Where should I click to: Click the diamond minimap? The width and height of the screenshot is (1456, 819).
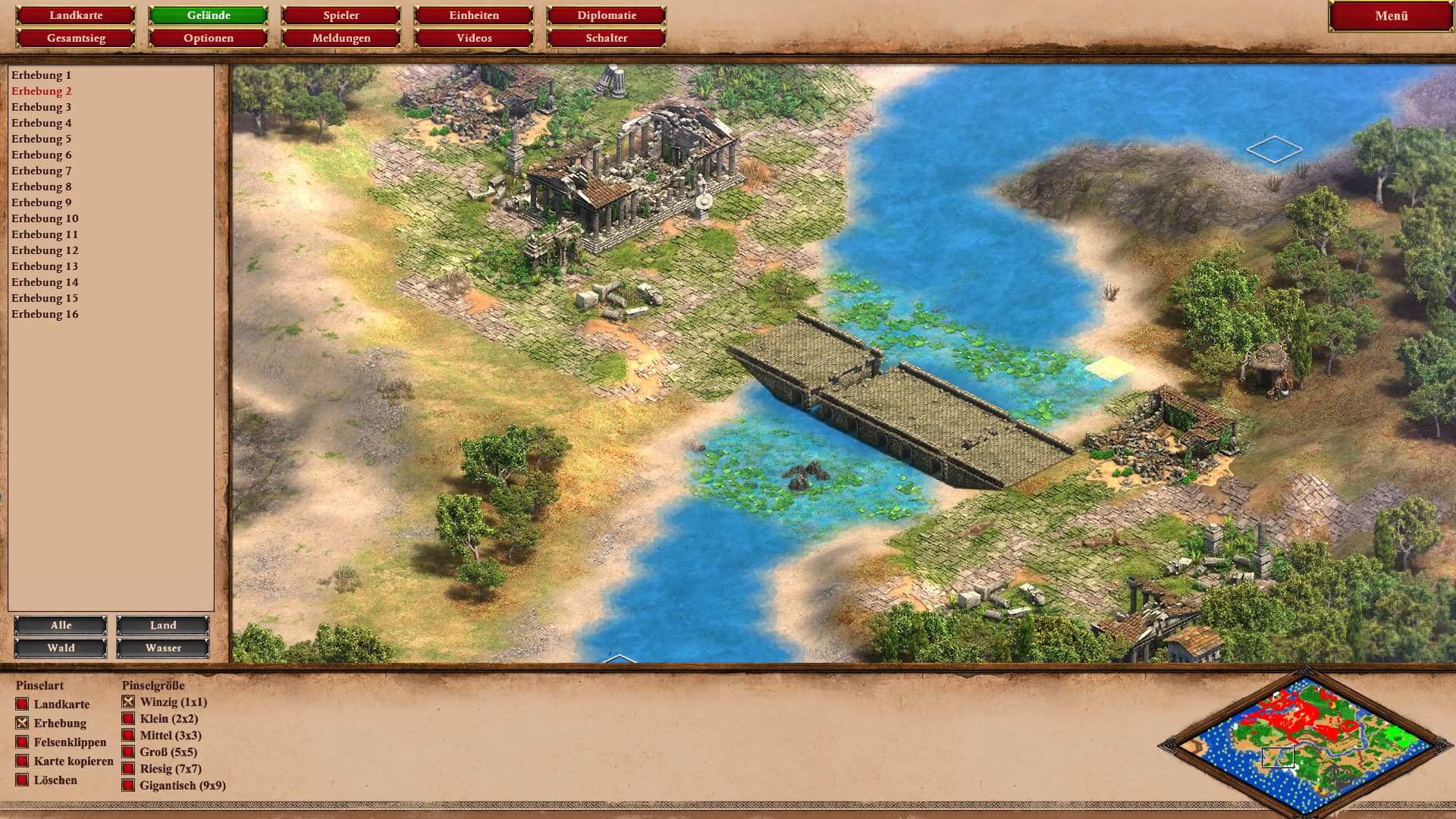tap(1305, 744)
